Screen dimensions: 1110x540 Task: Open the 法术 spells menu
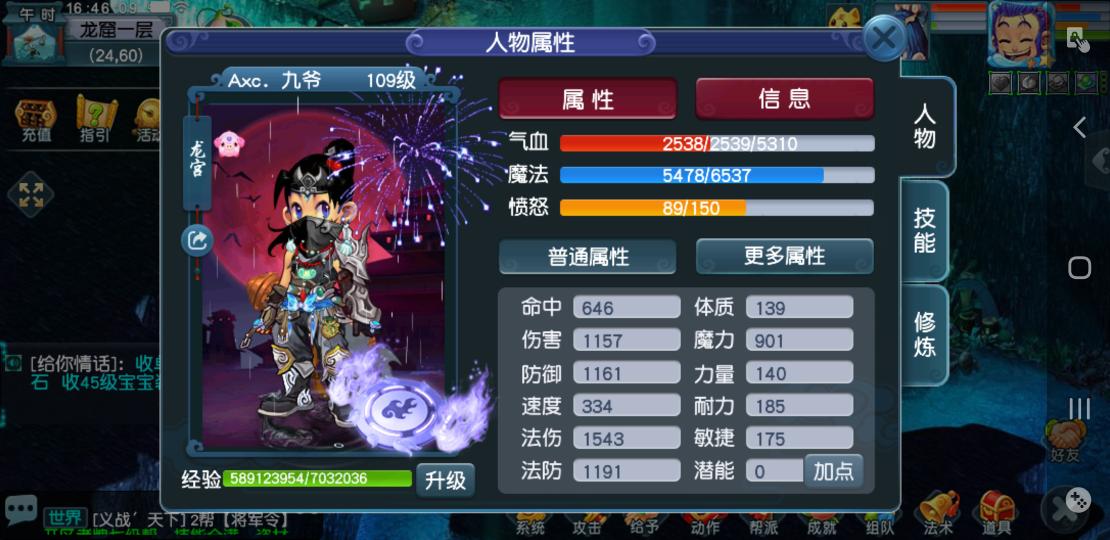pyautogui.click(x=938, y=512)
